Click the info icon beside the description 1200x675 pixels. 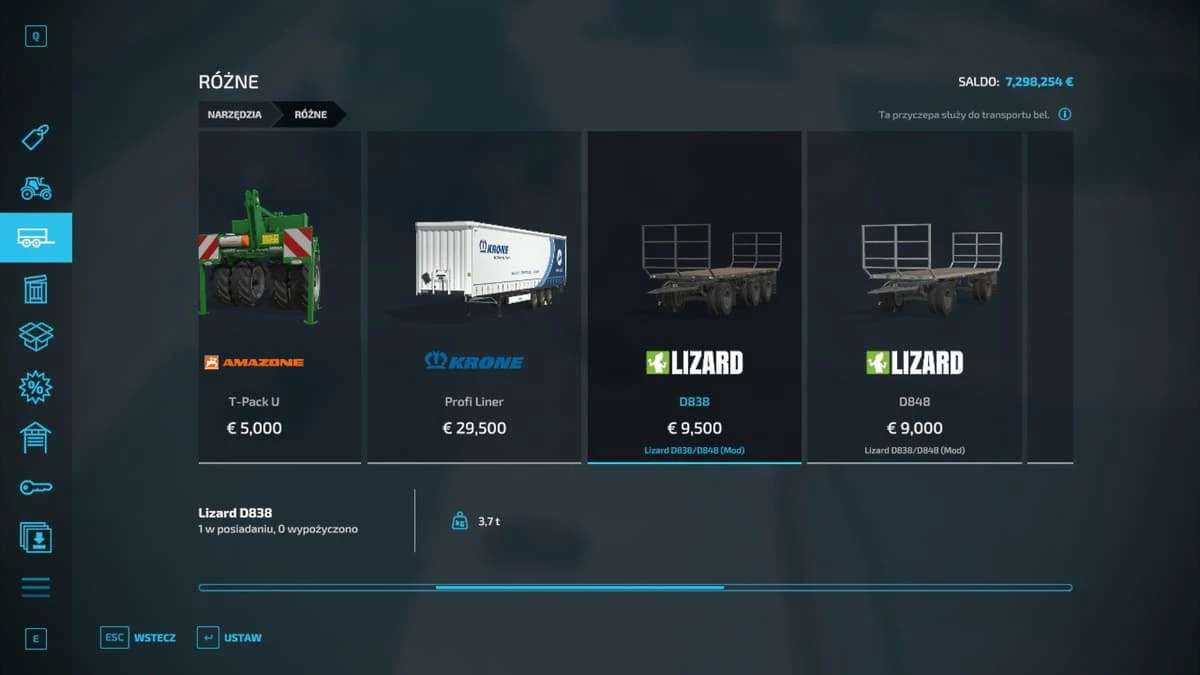click(1065, 115)
